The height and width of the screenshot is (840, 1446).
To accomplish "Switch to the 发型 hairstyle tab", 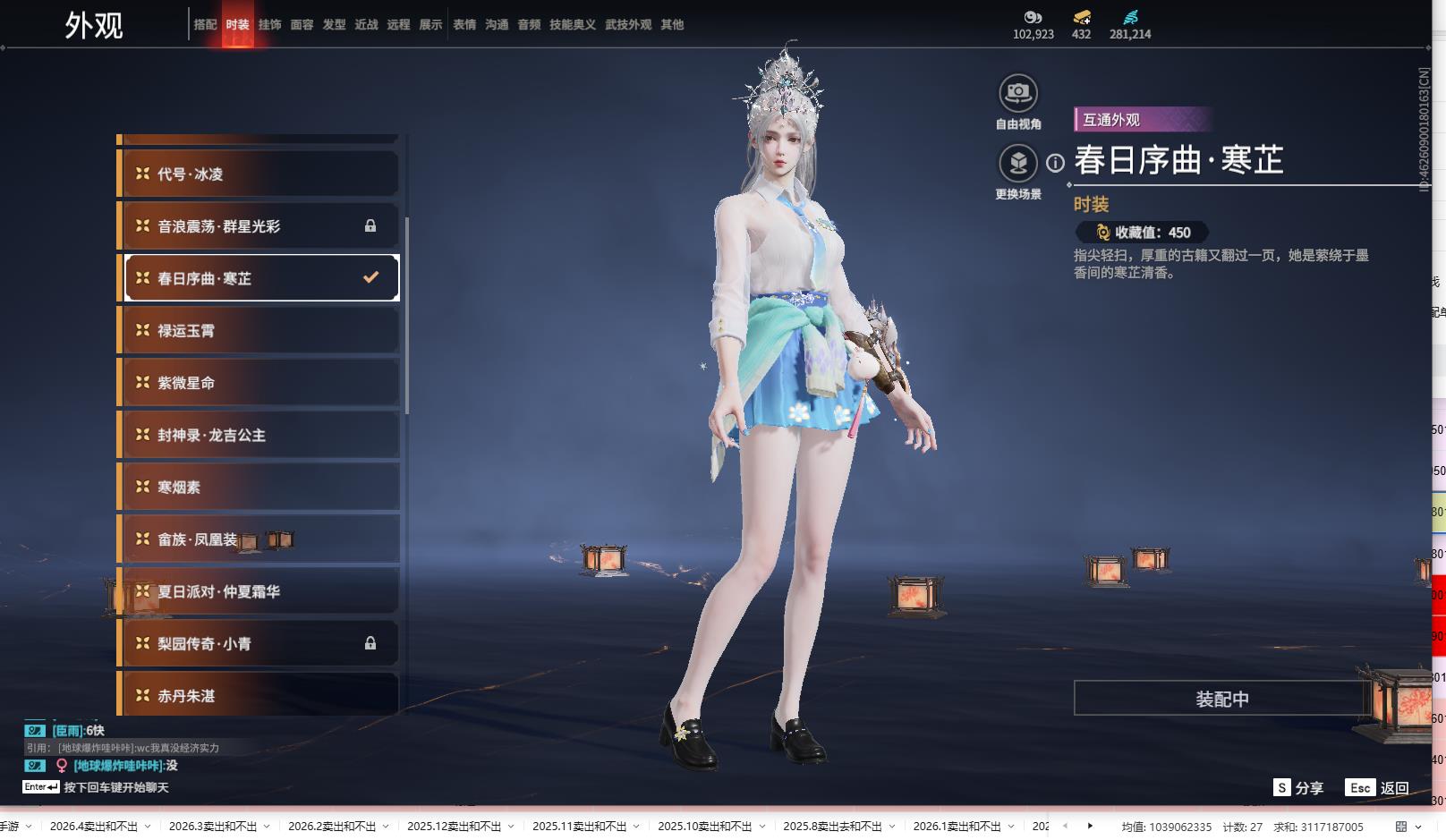I will click(x=334, y=25).
